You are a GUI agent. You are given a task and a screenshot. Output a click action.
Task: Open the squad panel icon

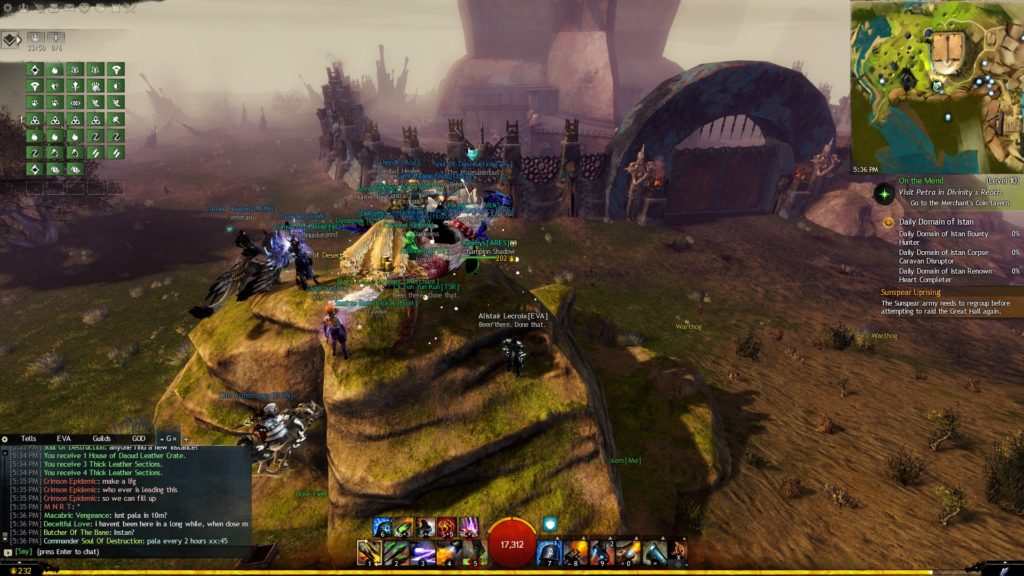pos(10,40)
